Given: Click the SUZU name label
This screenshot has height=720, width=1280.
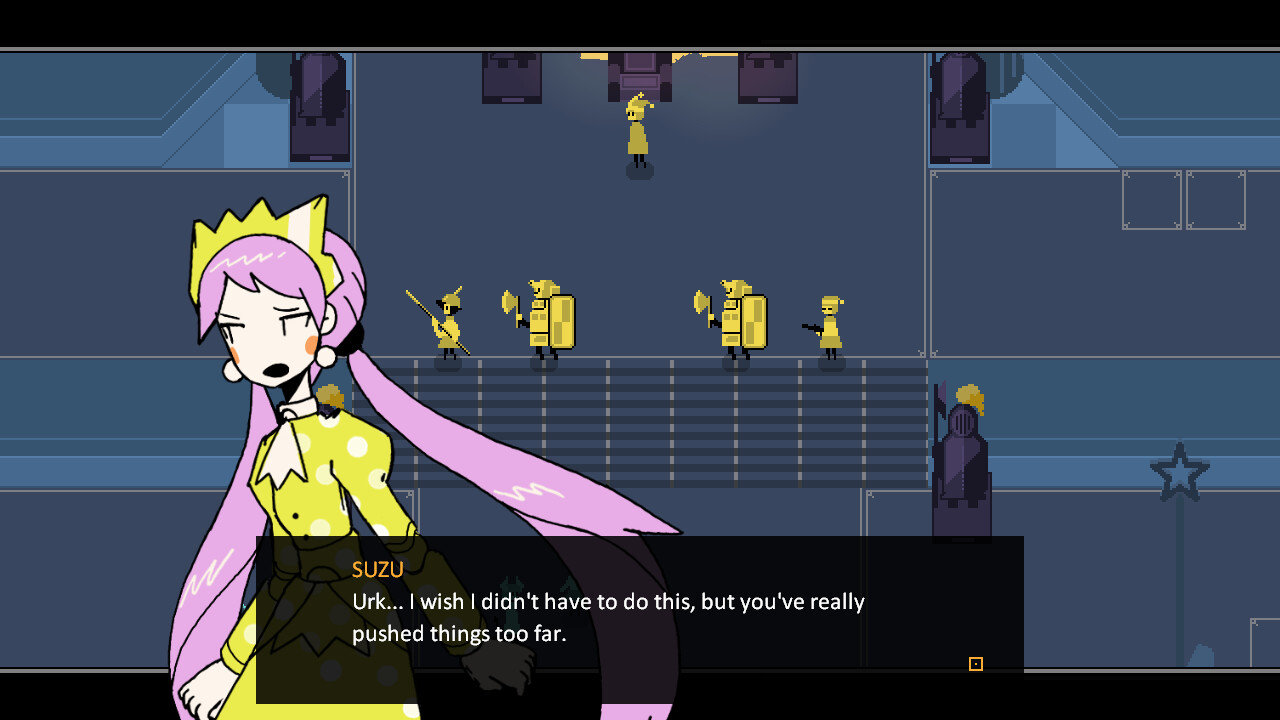Looking at the screenshot, I should (377, 570).
